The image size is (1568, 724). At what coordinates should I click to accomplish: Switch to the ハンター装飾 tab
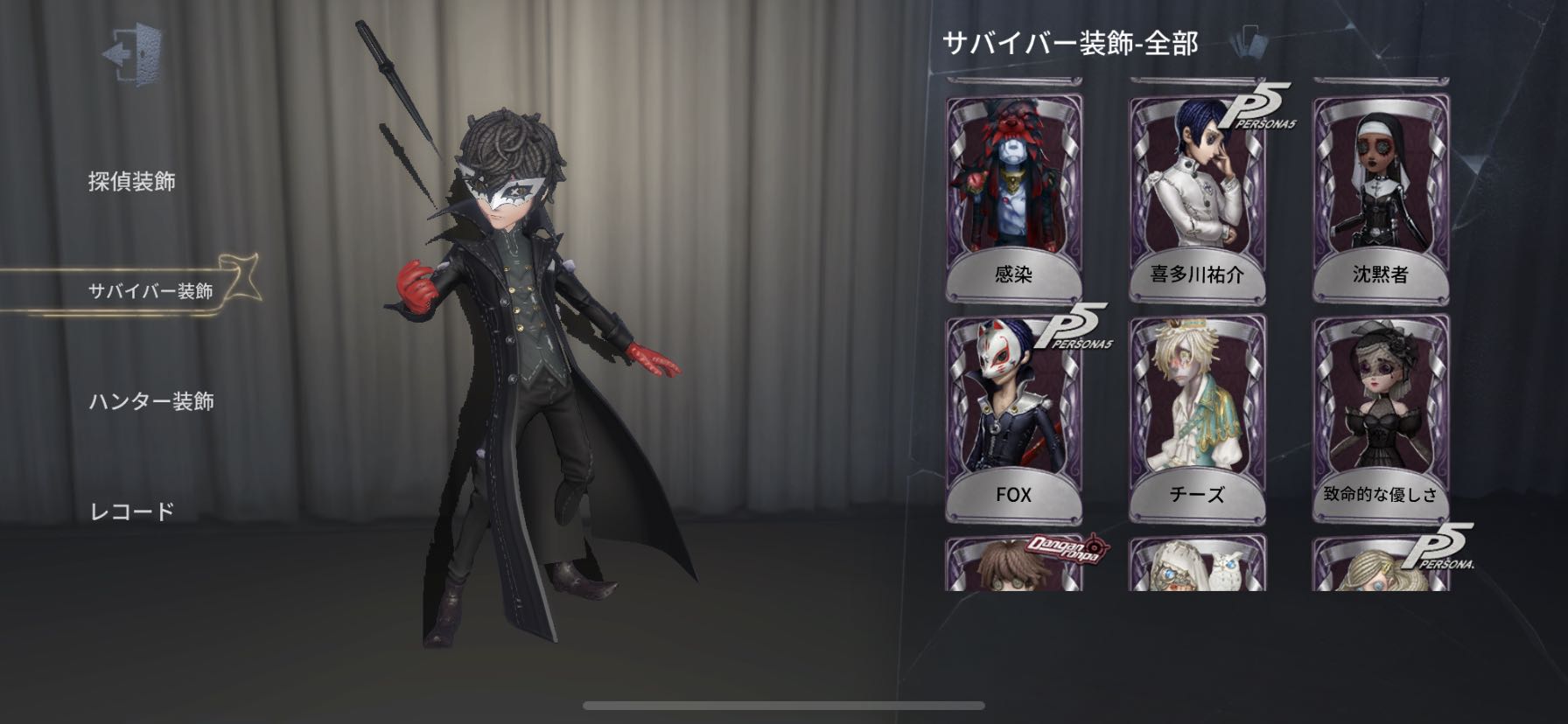[156, 399]
